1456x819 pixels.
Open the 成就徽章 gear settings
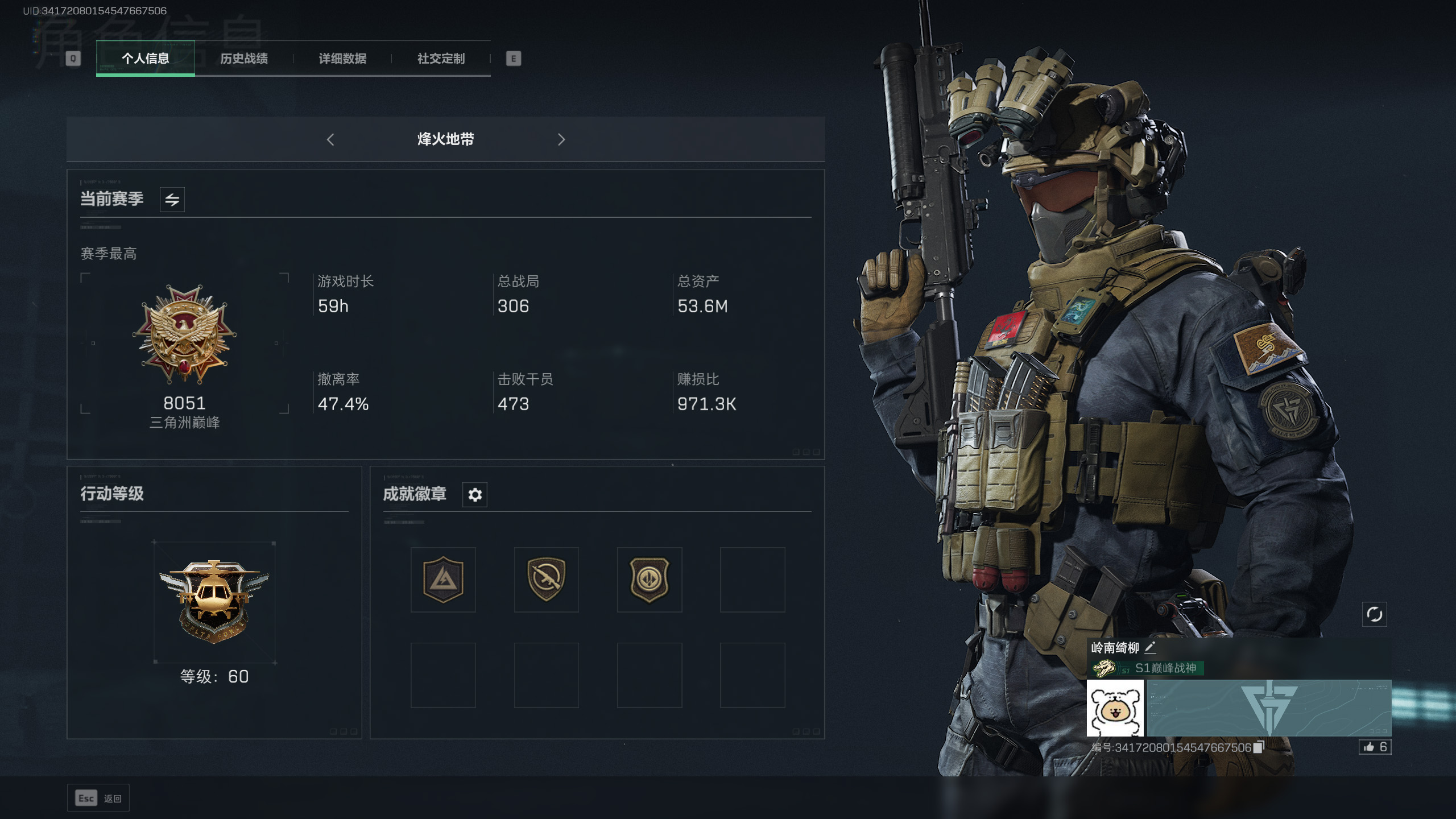click(475, 495)
